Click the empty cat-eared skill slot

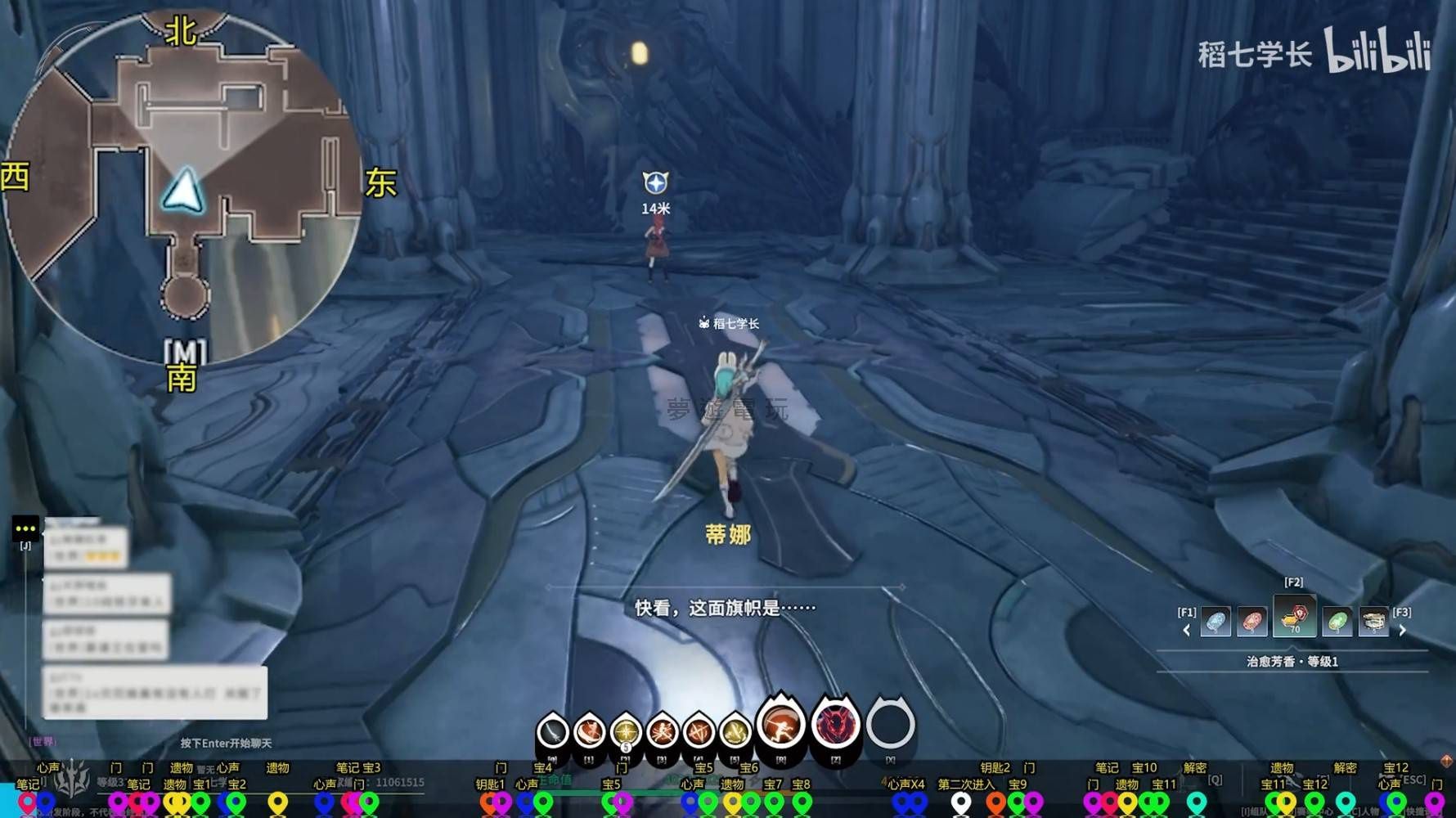point(890,725)
